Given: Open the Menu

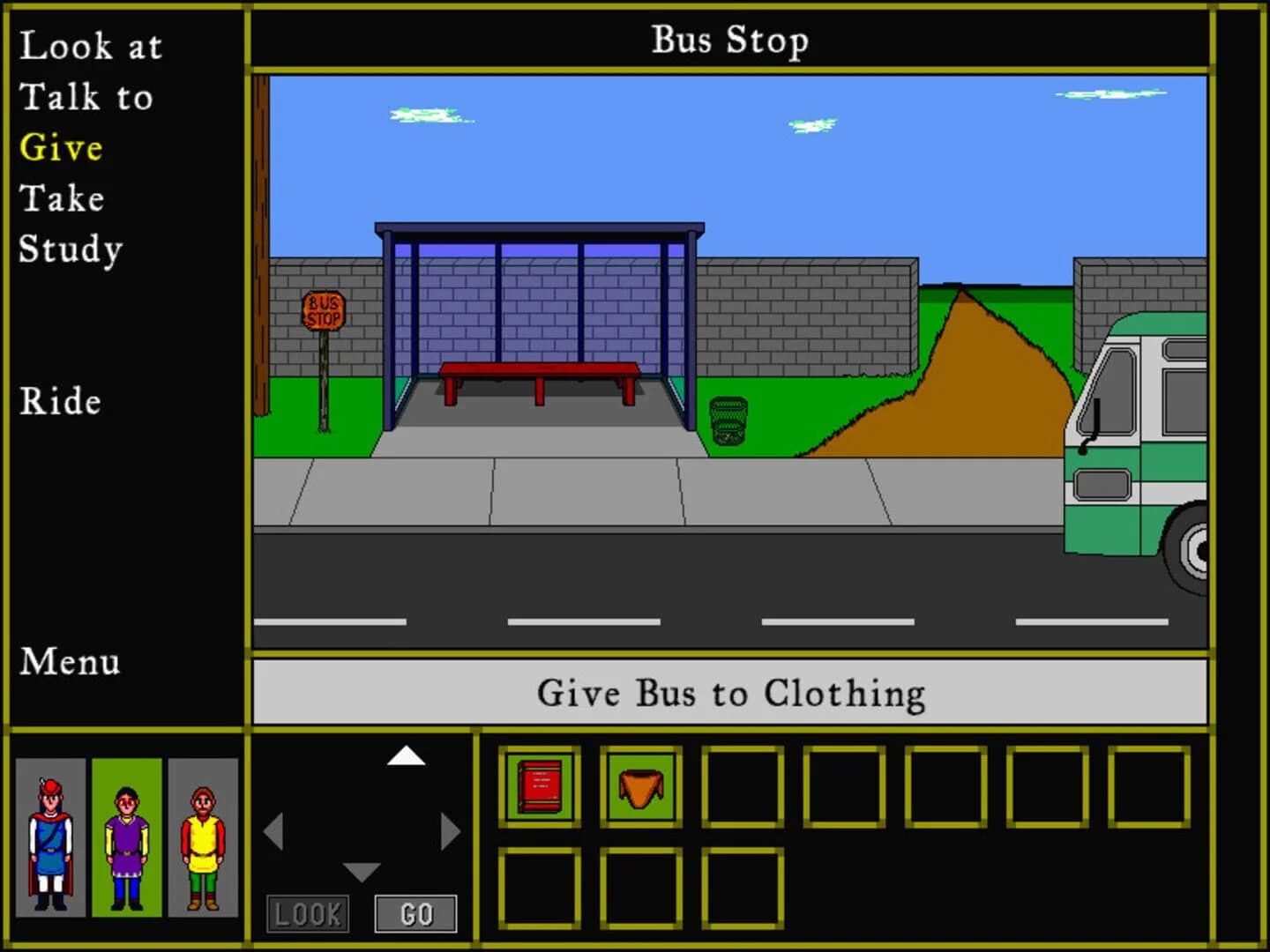Looking at the screenshot, I should [71, 662].
